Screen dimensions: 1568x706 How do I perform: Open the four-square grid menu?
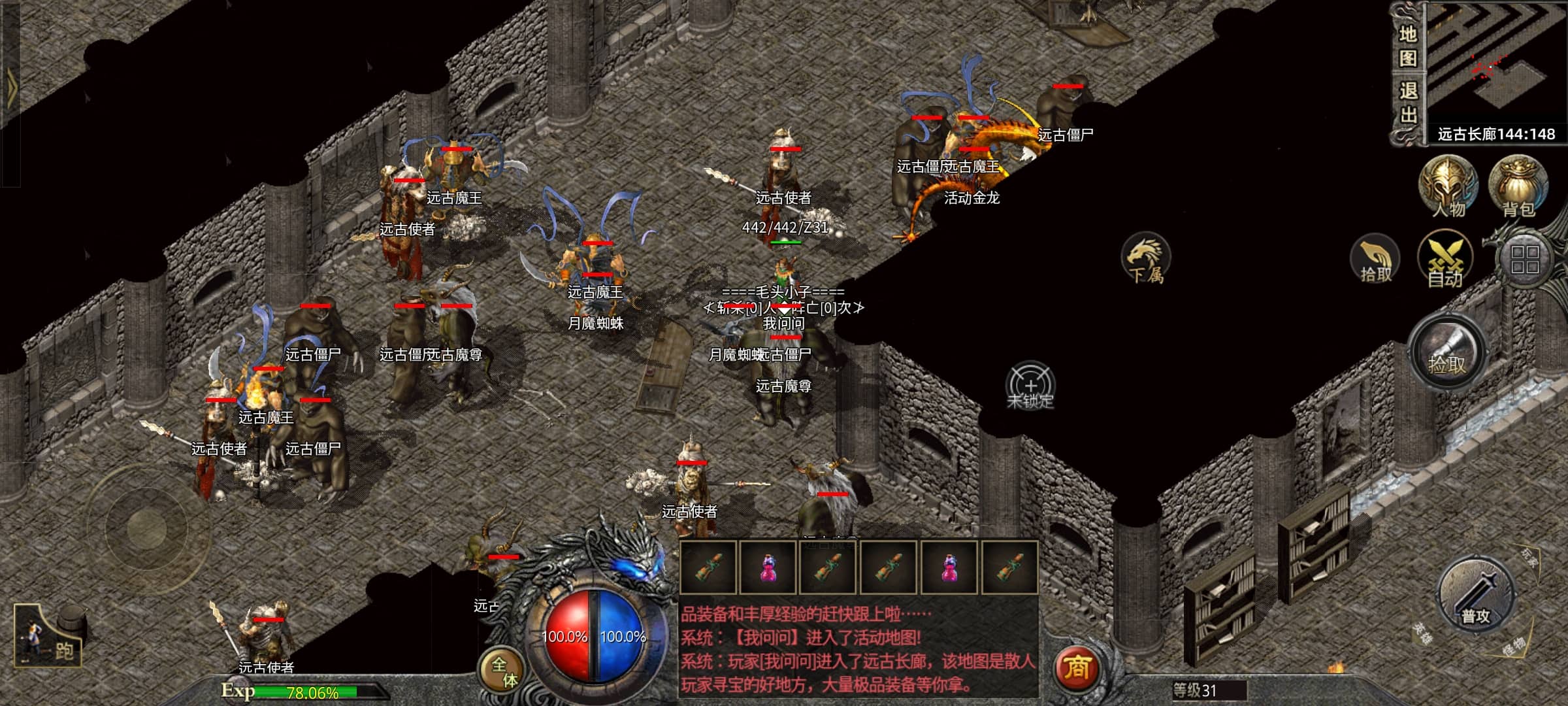[1525, 260]
